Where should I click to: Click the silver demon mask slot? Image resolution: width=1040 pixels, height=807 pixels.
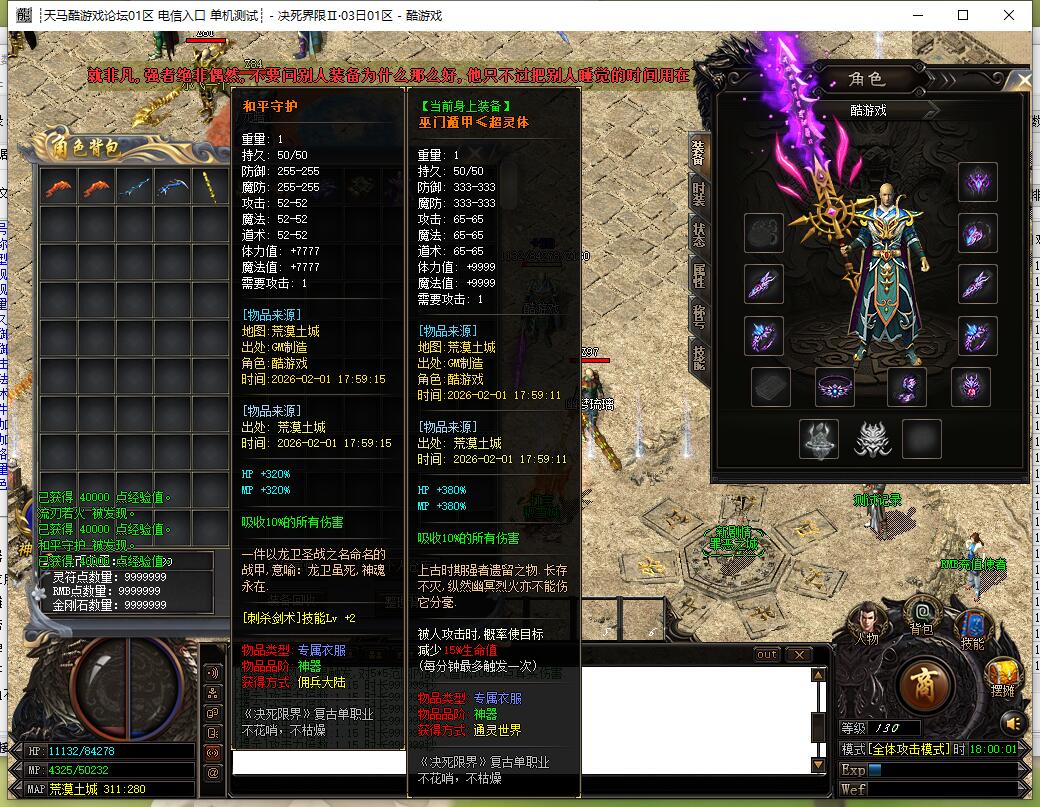click(x=870, y=438)
